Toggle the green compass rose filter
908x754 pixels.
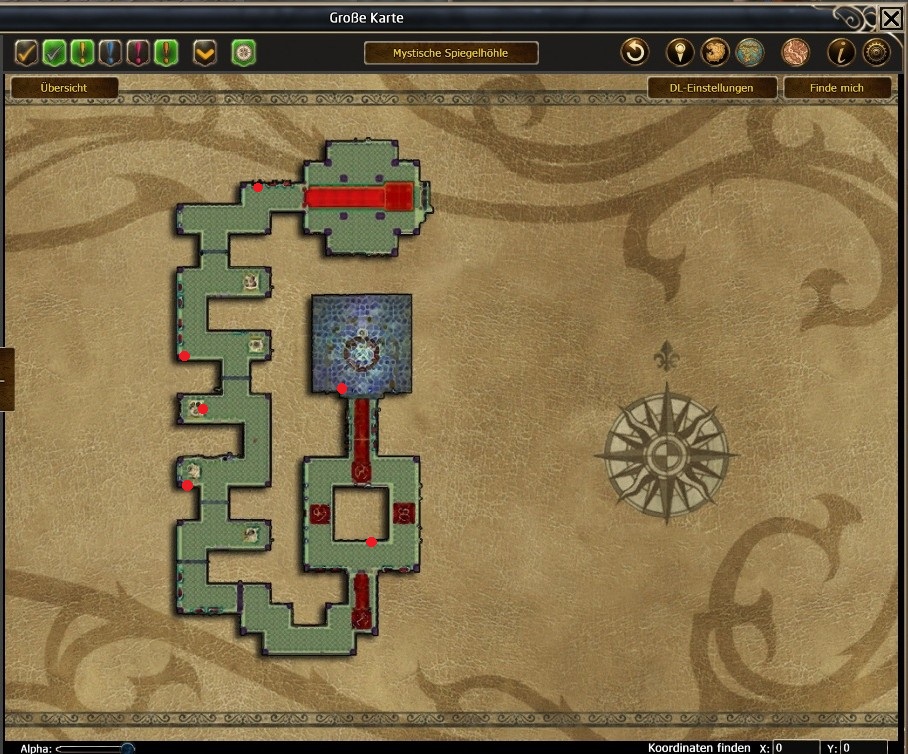pyautogui.click(x=243, y=52)
